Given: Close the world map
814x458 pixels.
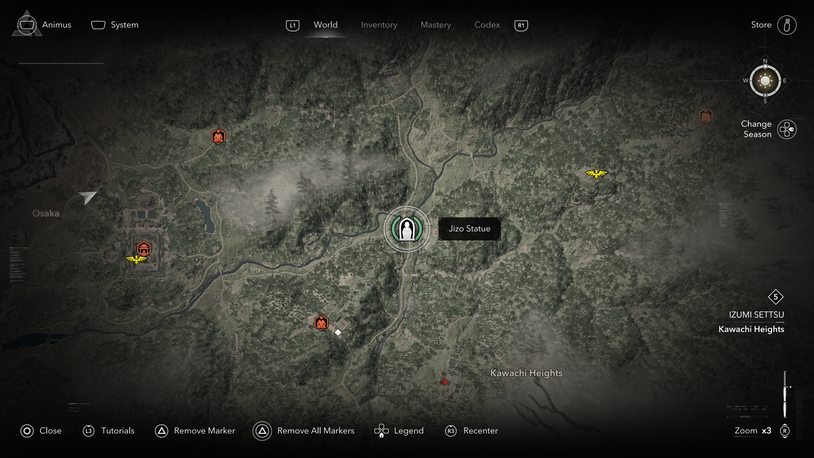Looking at the screenshot, I should pos(41,431).
